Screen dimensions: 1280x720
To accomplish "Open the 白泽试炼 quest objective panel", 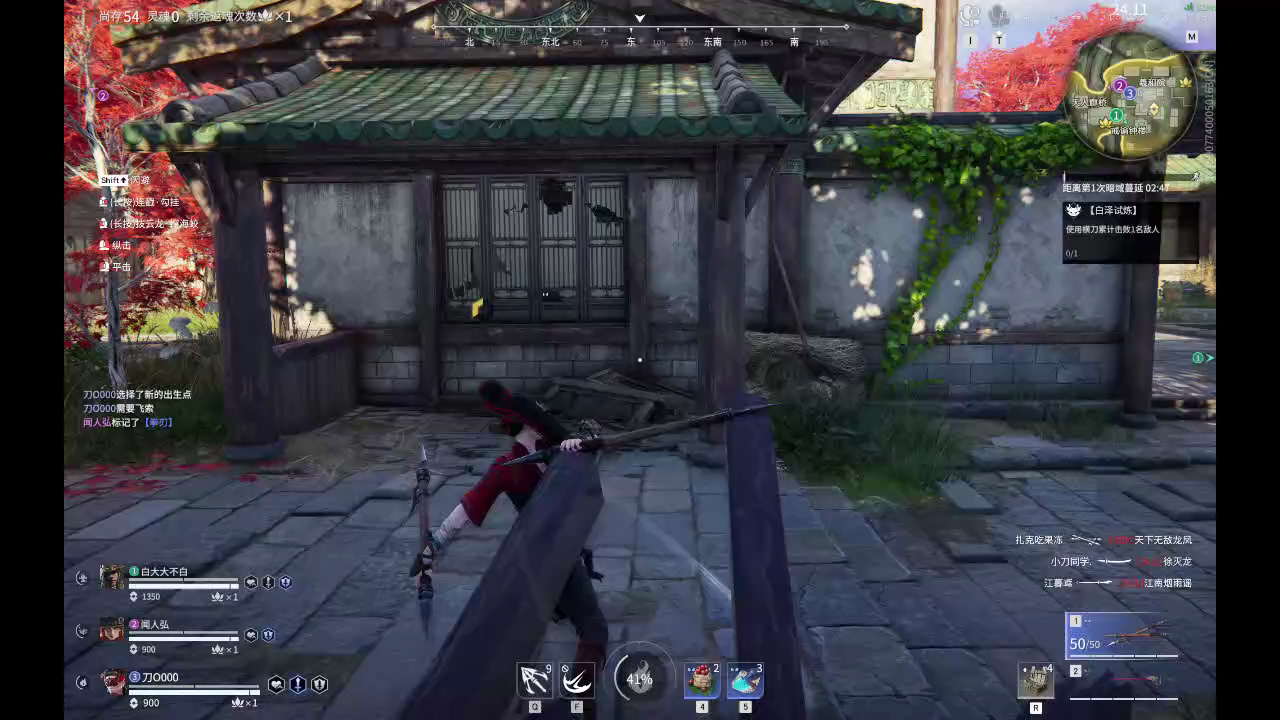I will (1130, 230).
